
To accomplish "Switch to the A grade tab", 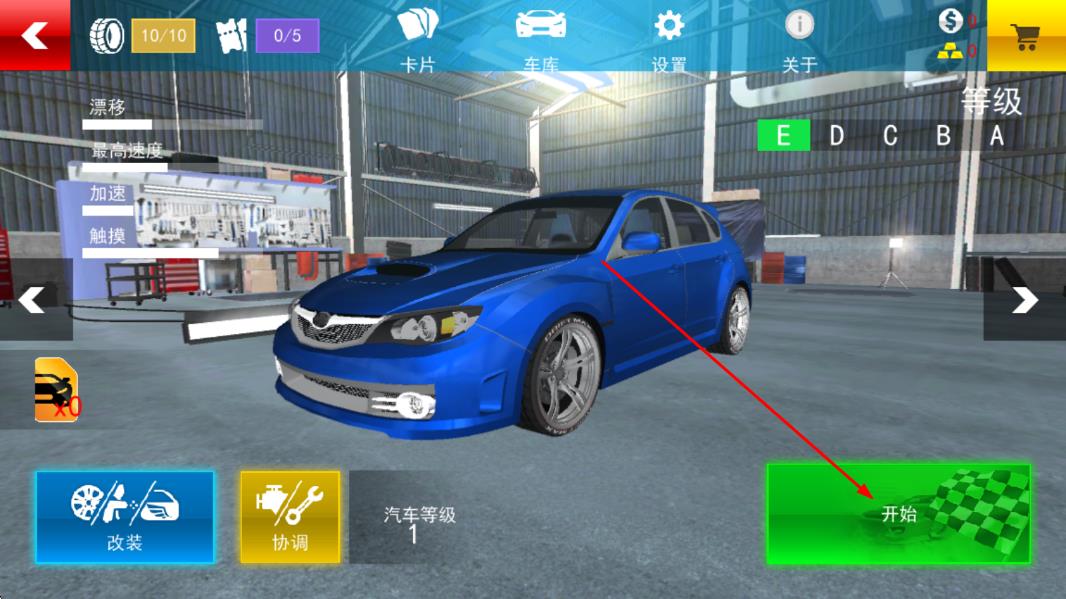I will pos(996,135).
